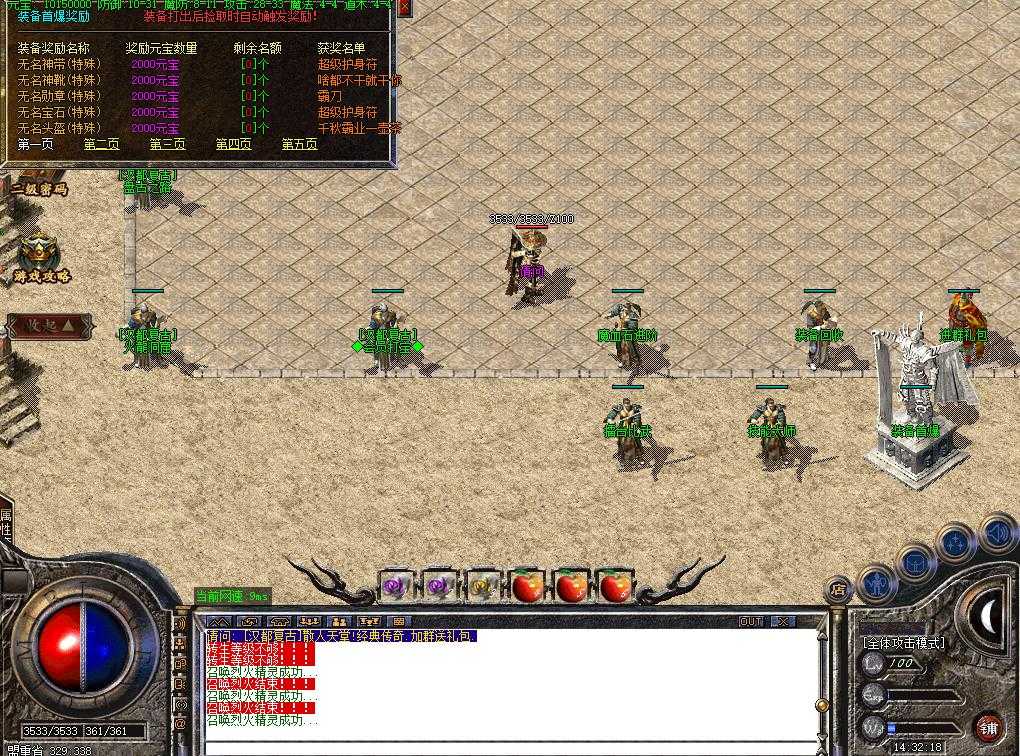This screenshot has height=756, width=1020.
Task: Open the skills round button with stars
Action: tap(957, 544)
